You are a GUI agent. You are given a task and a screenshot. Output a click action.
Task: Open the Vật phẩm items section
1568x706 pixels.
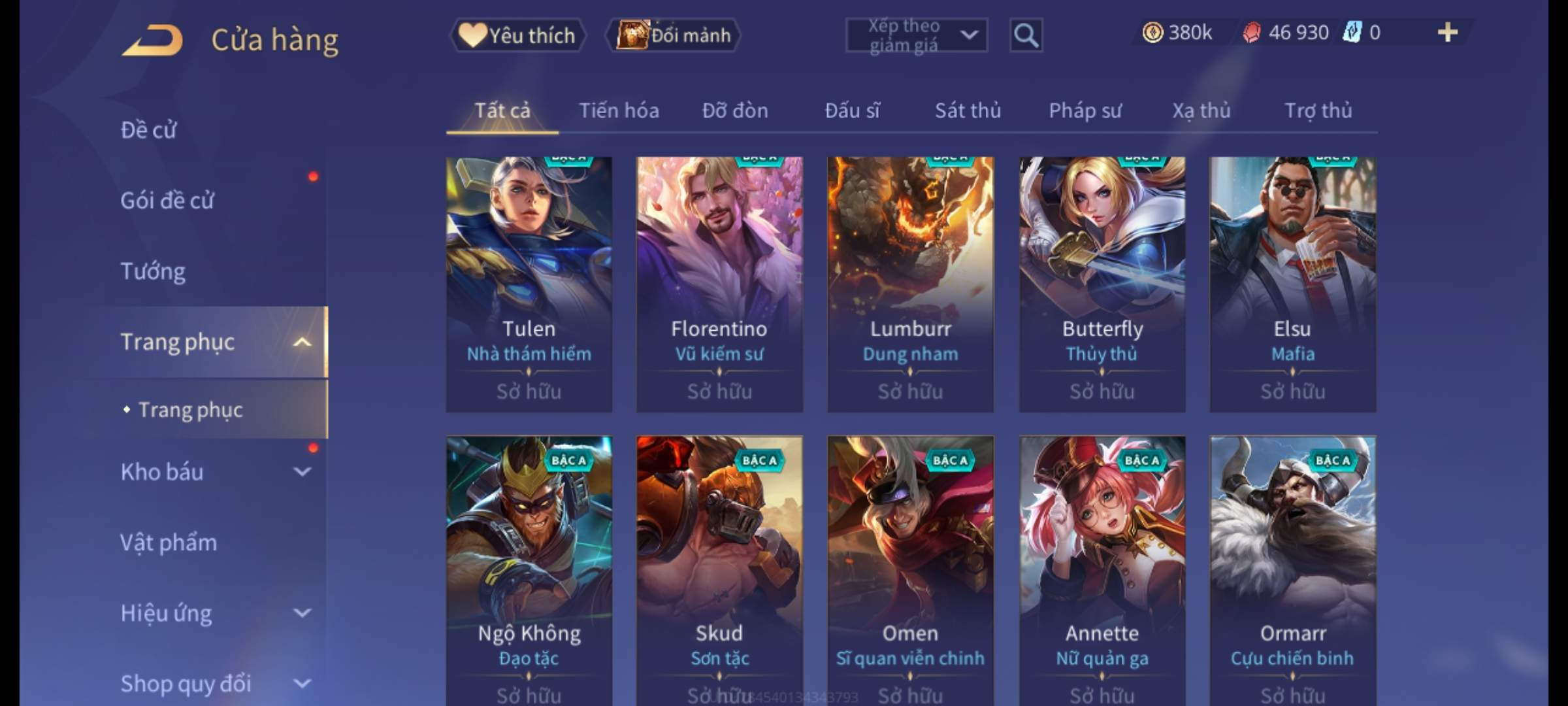coord(169,543)
